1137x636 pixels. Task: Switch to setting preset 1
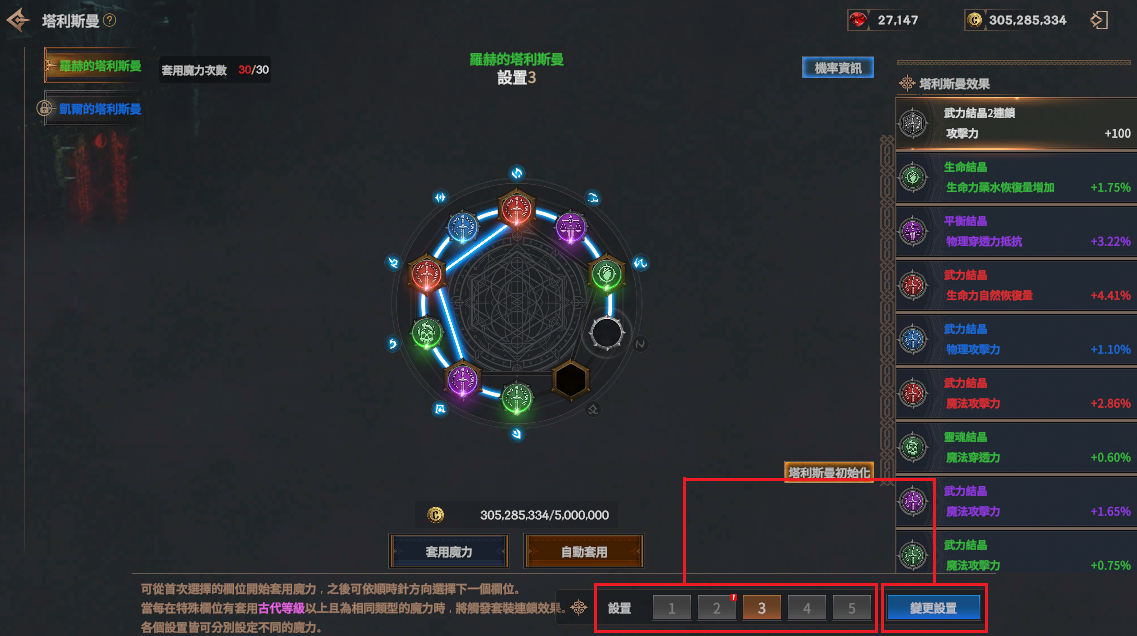(x=672, y=608)
